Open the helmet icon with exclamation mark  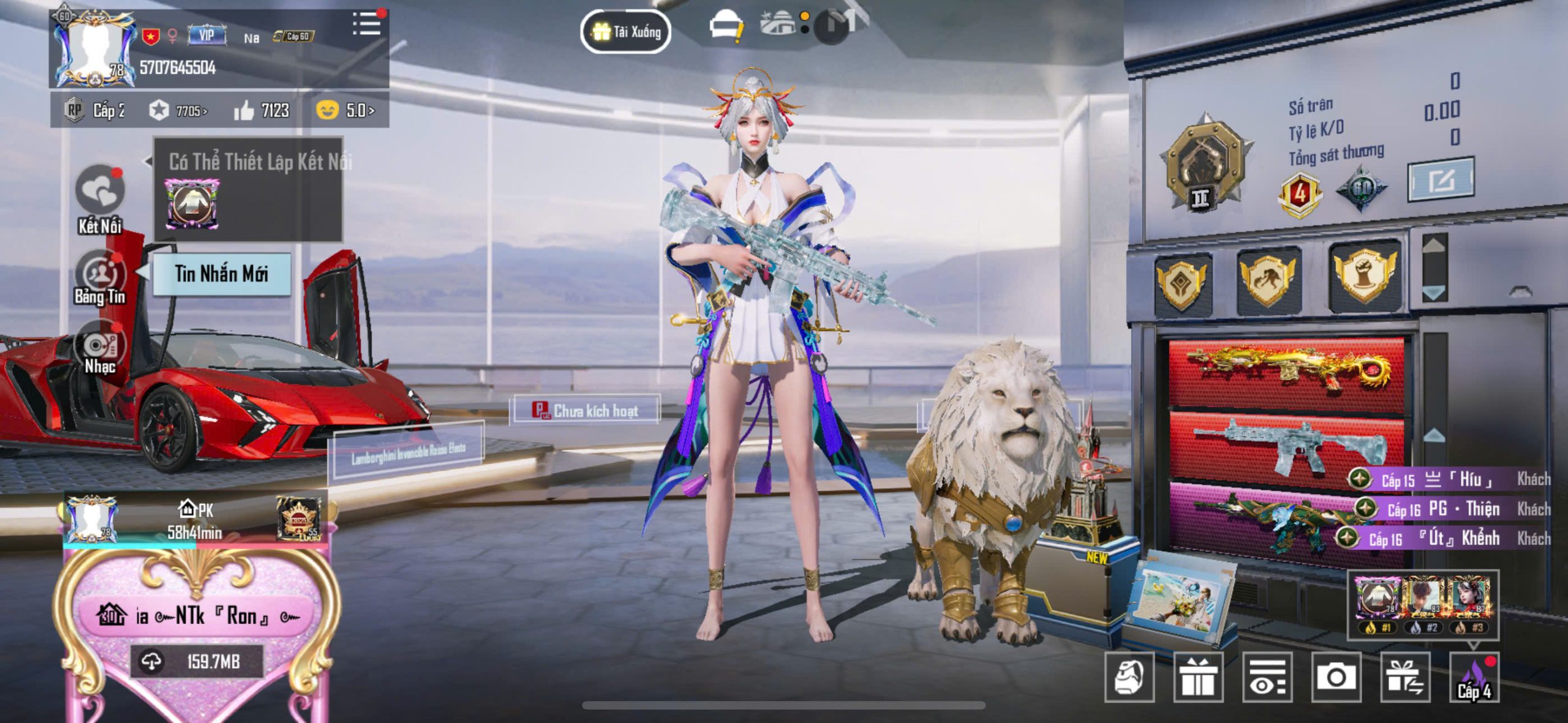click(x=726, y=28)
